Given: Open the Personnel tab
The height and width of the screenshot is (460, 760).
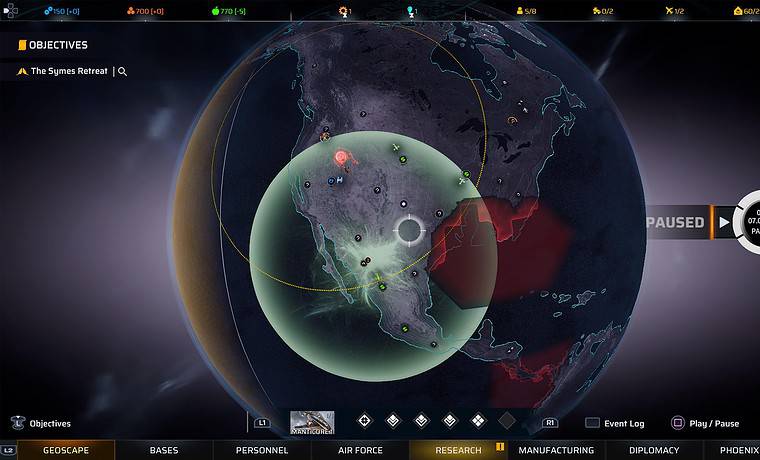Looking at the screenshot, I should tap(262, 450).
